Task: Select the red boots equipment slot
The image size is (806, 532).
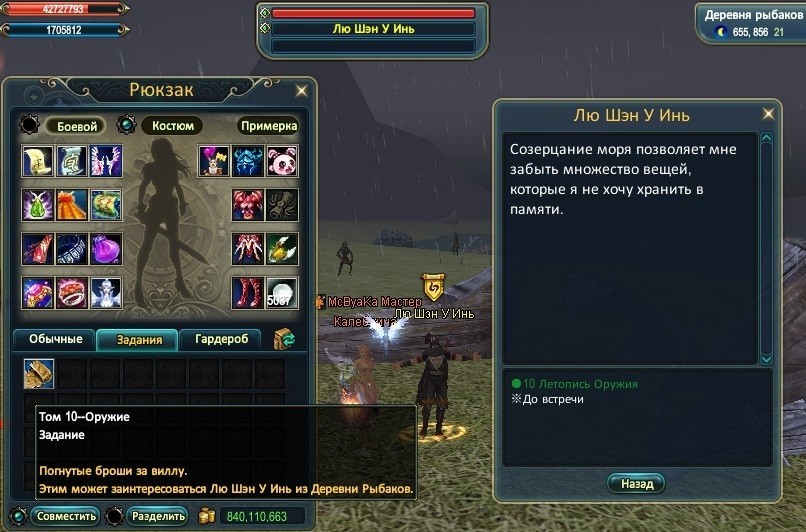Action: (247, 293)
